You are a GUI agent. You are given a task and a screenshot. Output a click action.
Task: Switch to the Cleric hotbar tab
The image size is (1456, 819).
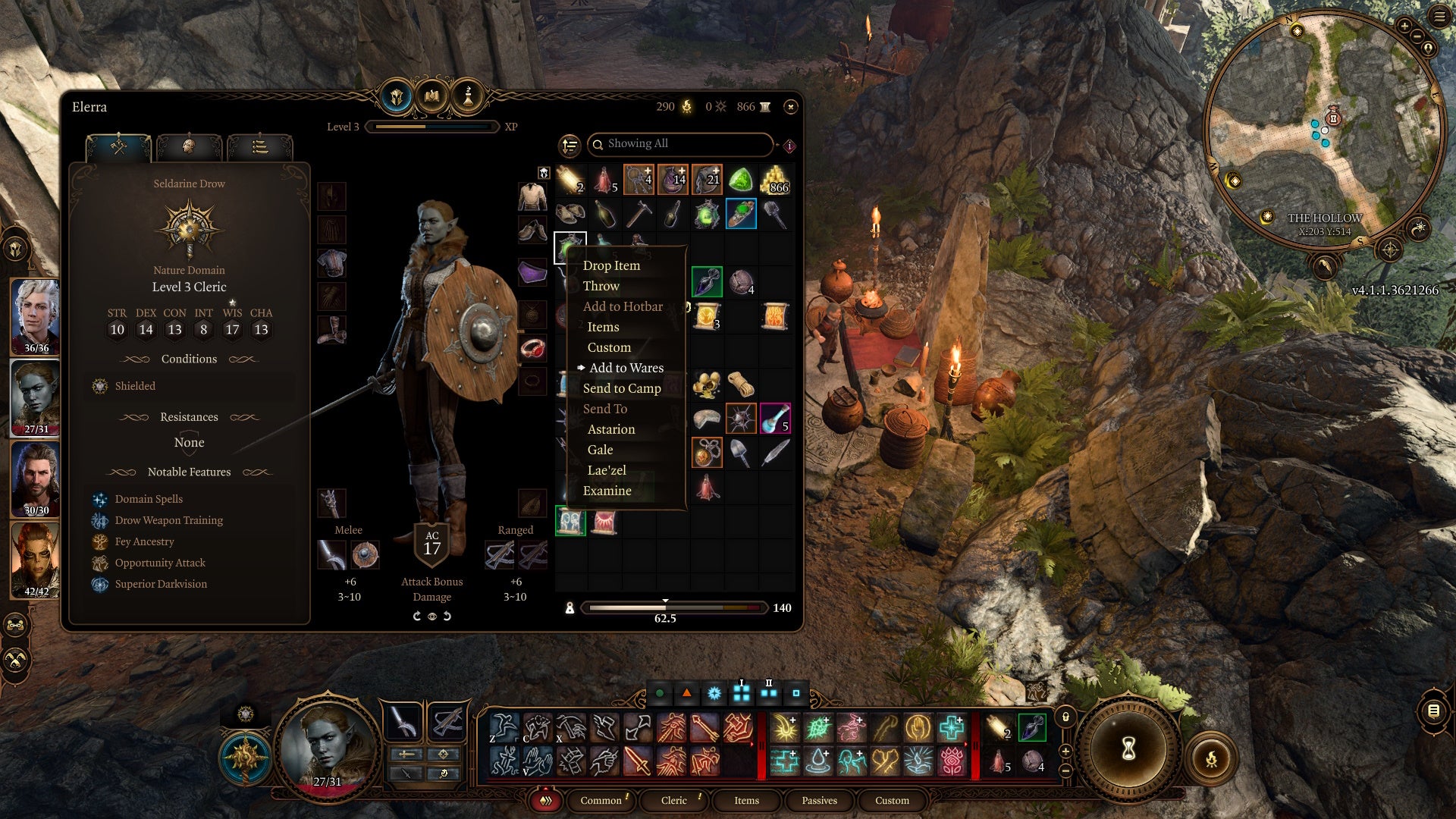[673, 800]
